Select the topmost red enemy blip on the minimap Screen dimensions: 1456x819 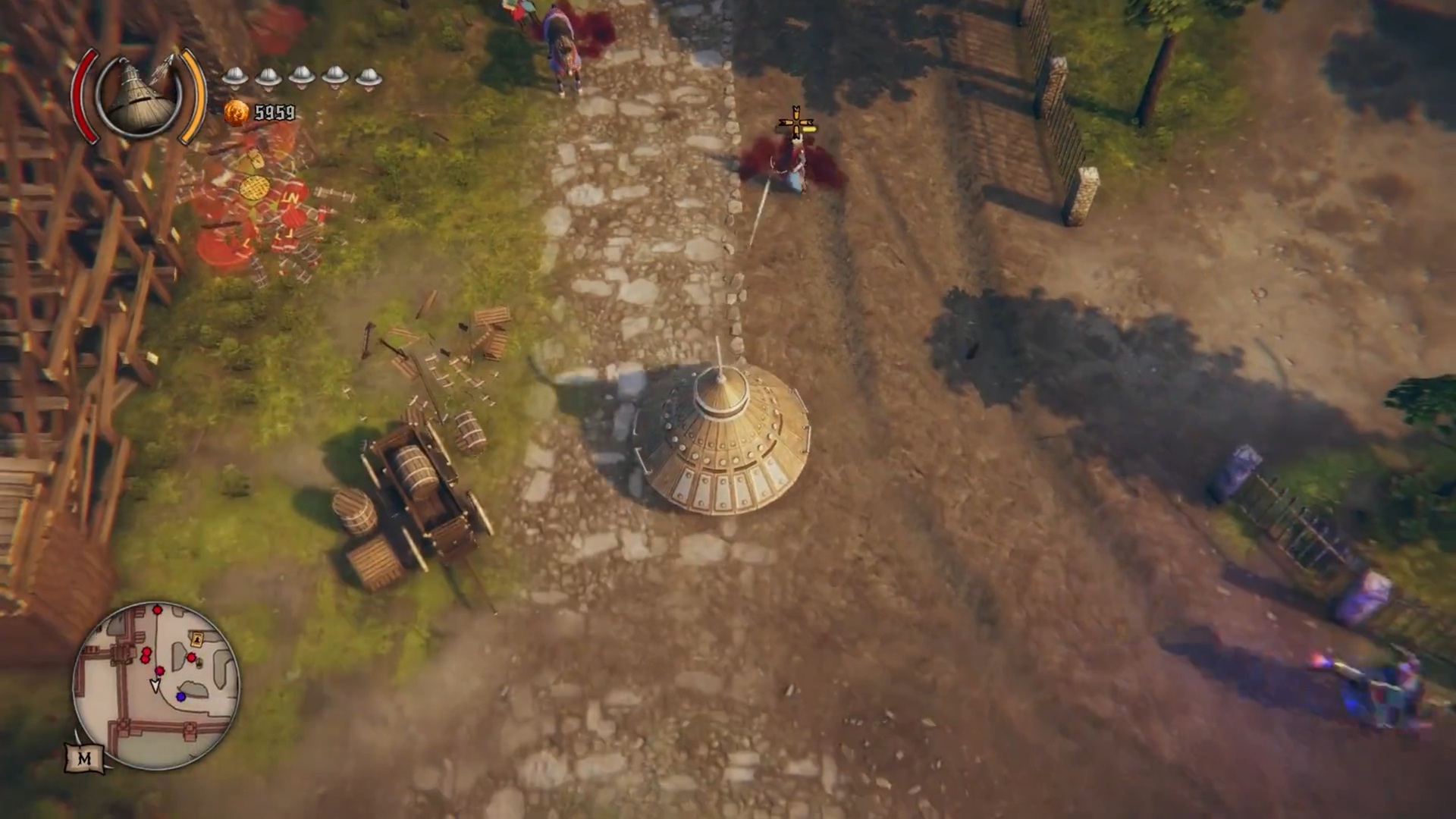(157, 610)
